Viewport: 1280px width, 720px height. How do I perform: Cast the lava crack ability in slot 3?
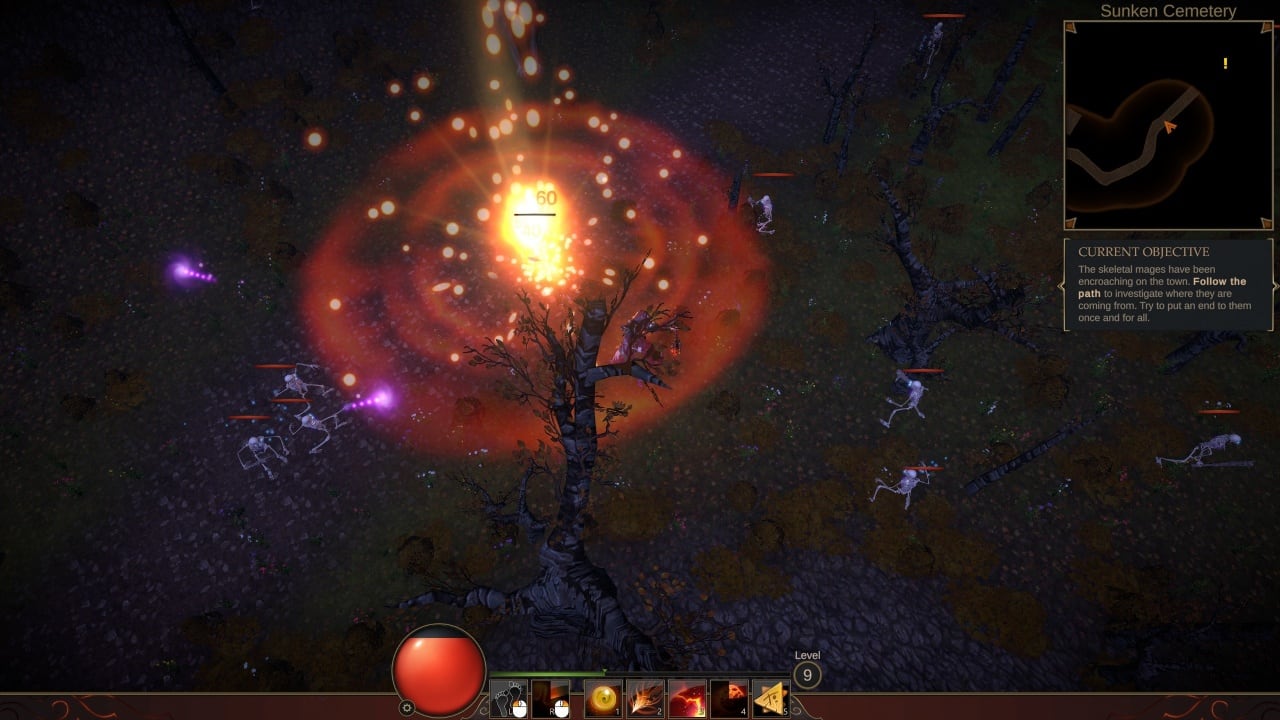[x=687, y=698]
